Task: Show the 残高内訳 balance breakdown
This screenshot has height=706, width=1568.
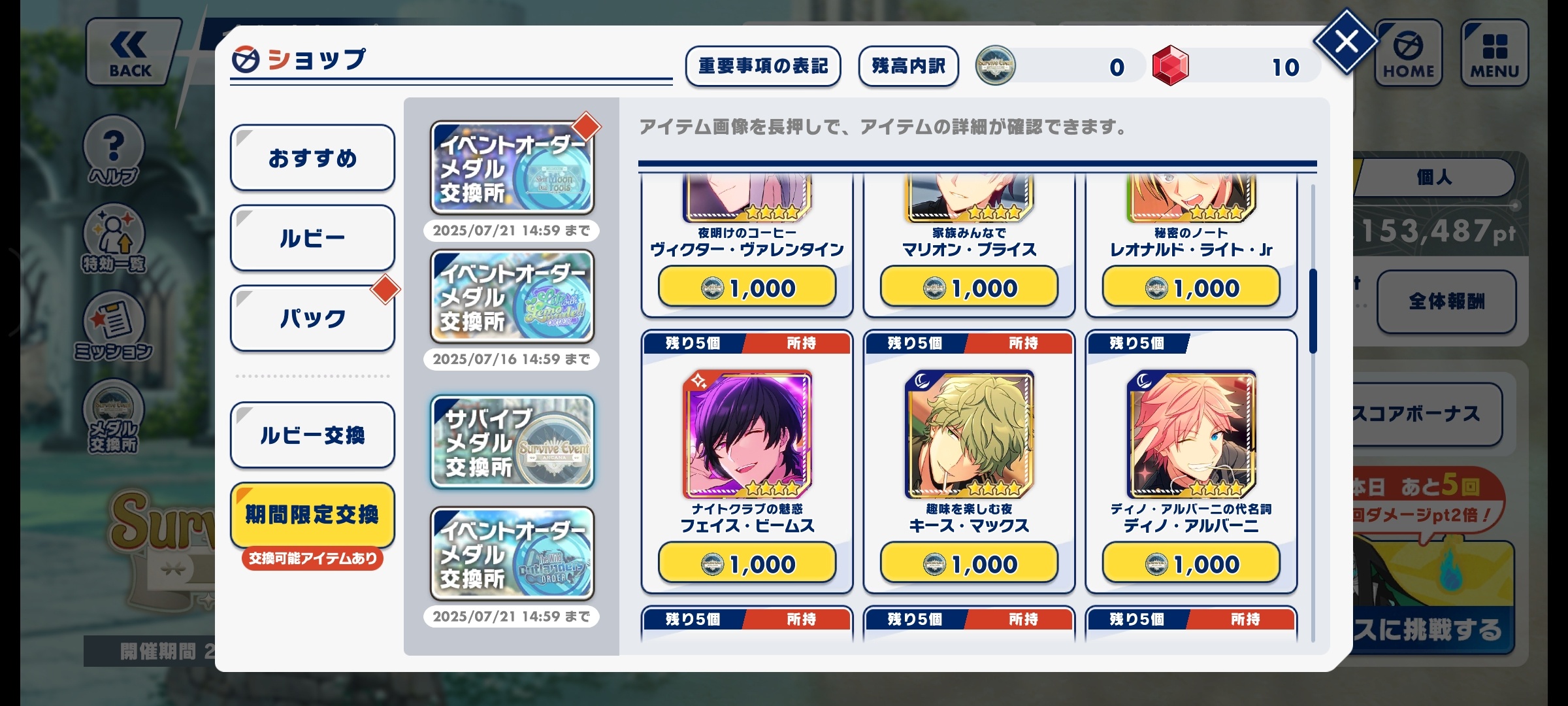Action: (908, 66)
